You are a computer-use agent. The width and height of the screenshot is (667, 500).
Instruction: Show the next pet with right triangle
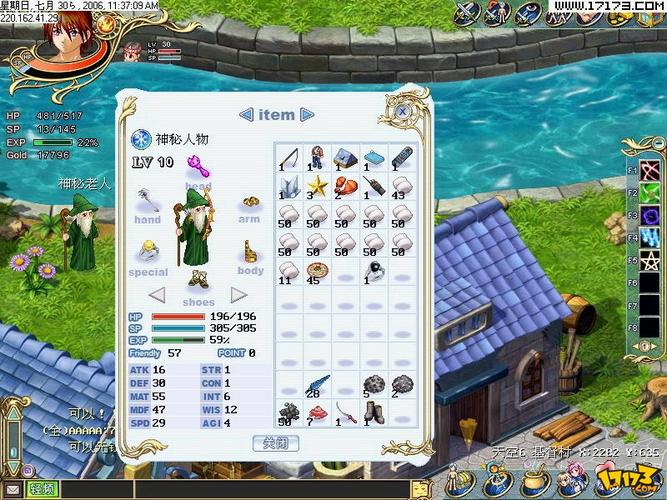[x=238, y=295]
